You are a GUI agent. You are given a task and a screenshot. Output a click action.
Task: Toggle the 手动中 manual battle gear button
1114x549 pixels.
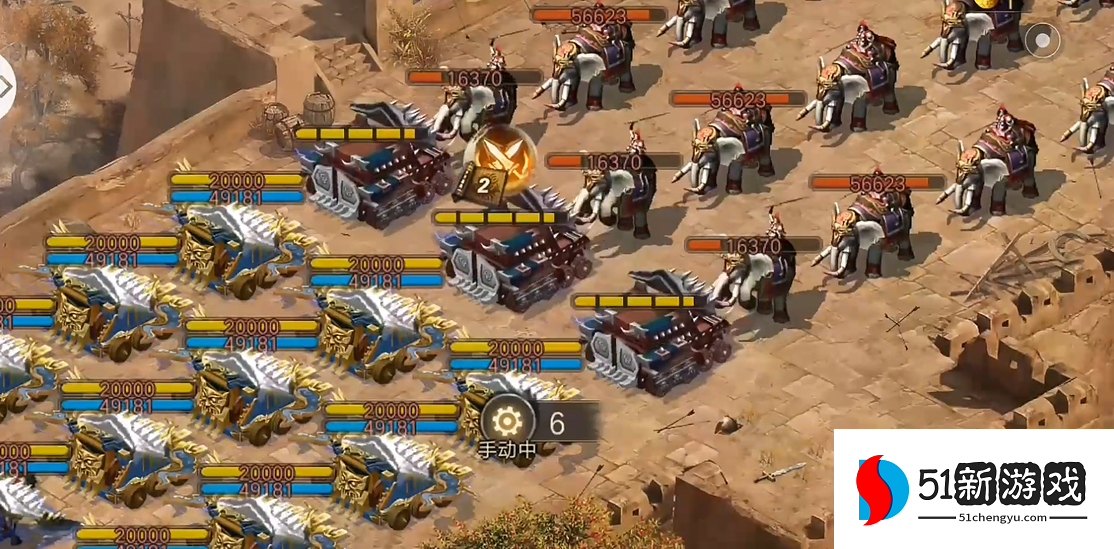506,423
